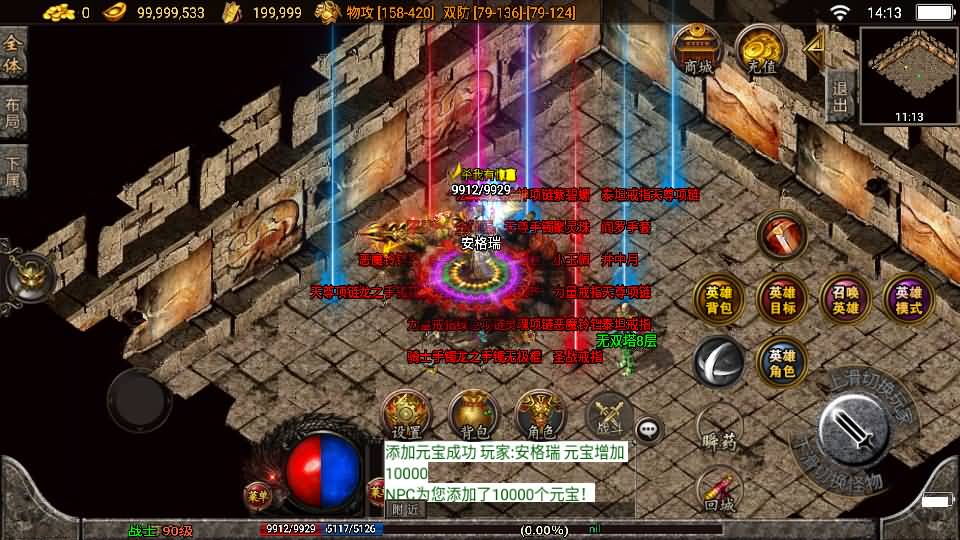960x540 pixels.
Task: Select the 全体 tab
Action: coord(13,55)
